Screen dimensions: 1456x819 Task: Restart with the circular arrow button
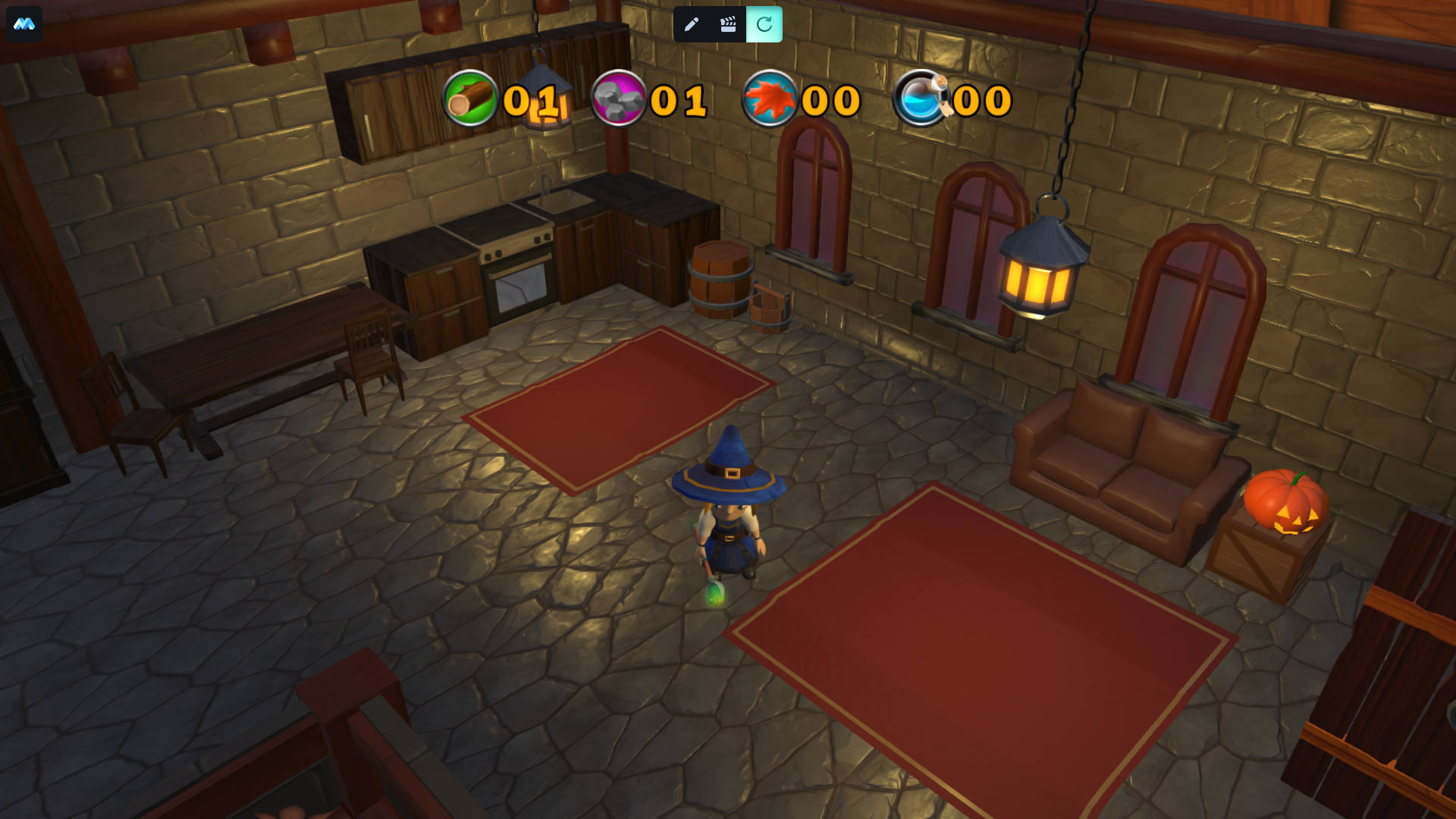764,24
